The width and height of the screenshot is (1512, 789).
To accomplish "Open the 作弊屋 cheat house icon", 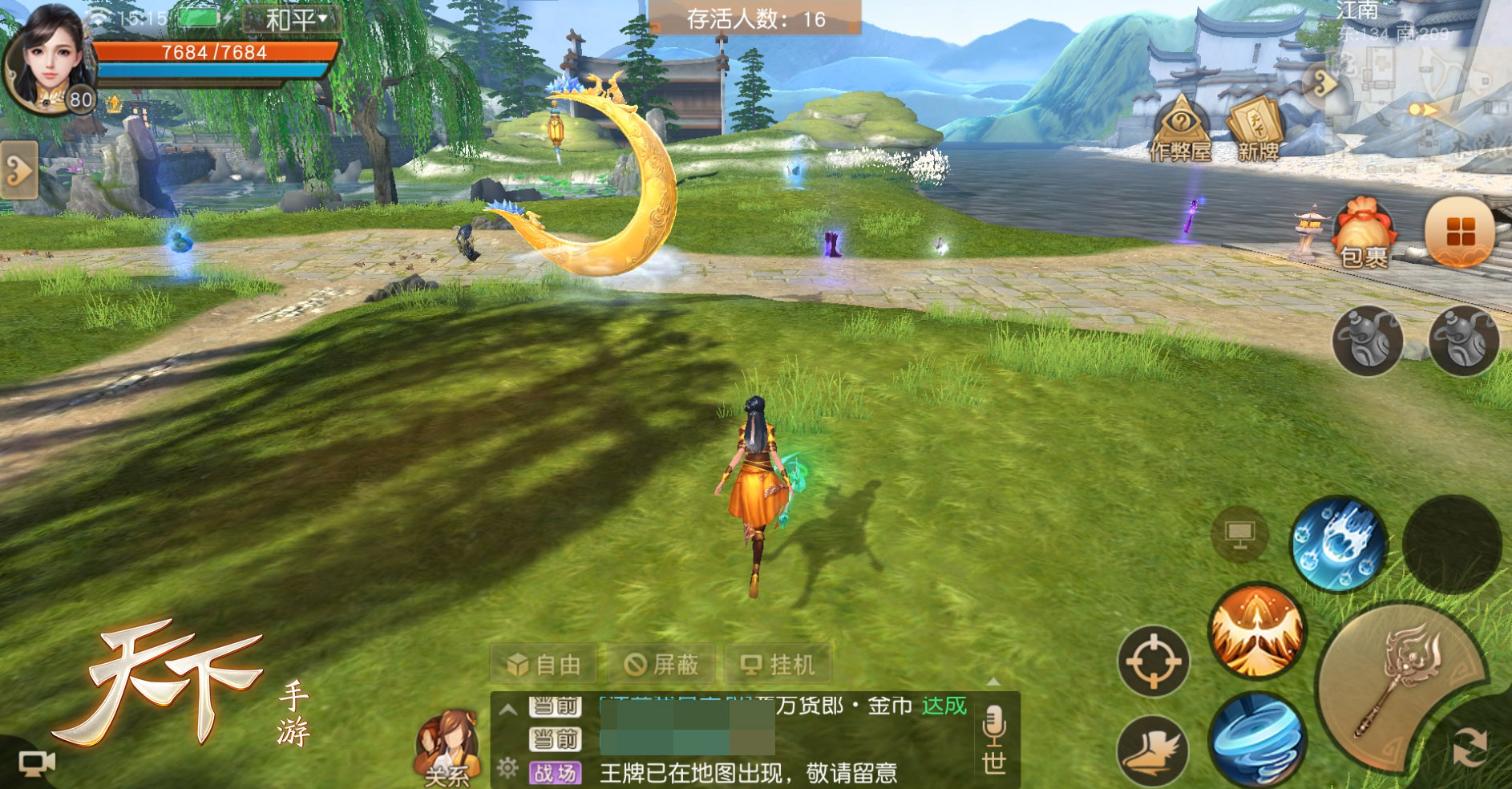I will [1180, 128].
